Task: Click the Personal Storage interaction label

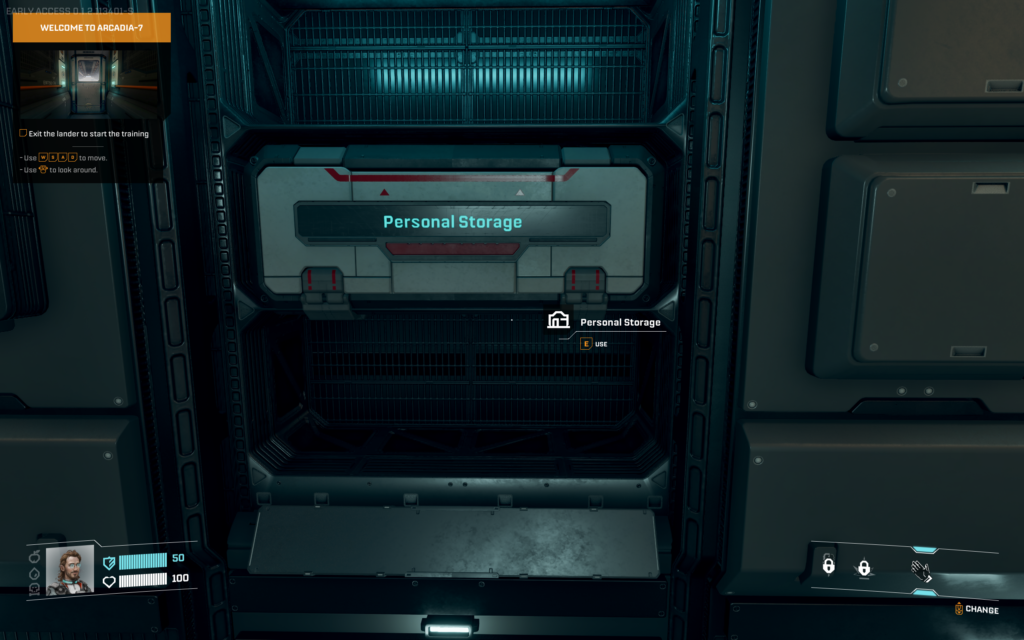Action: coord(620,323)
